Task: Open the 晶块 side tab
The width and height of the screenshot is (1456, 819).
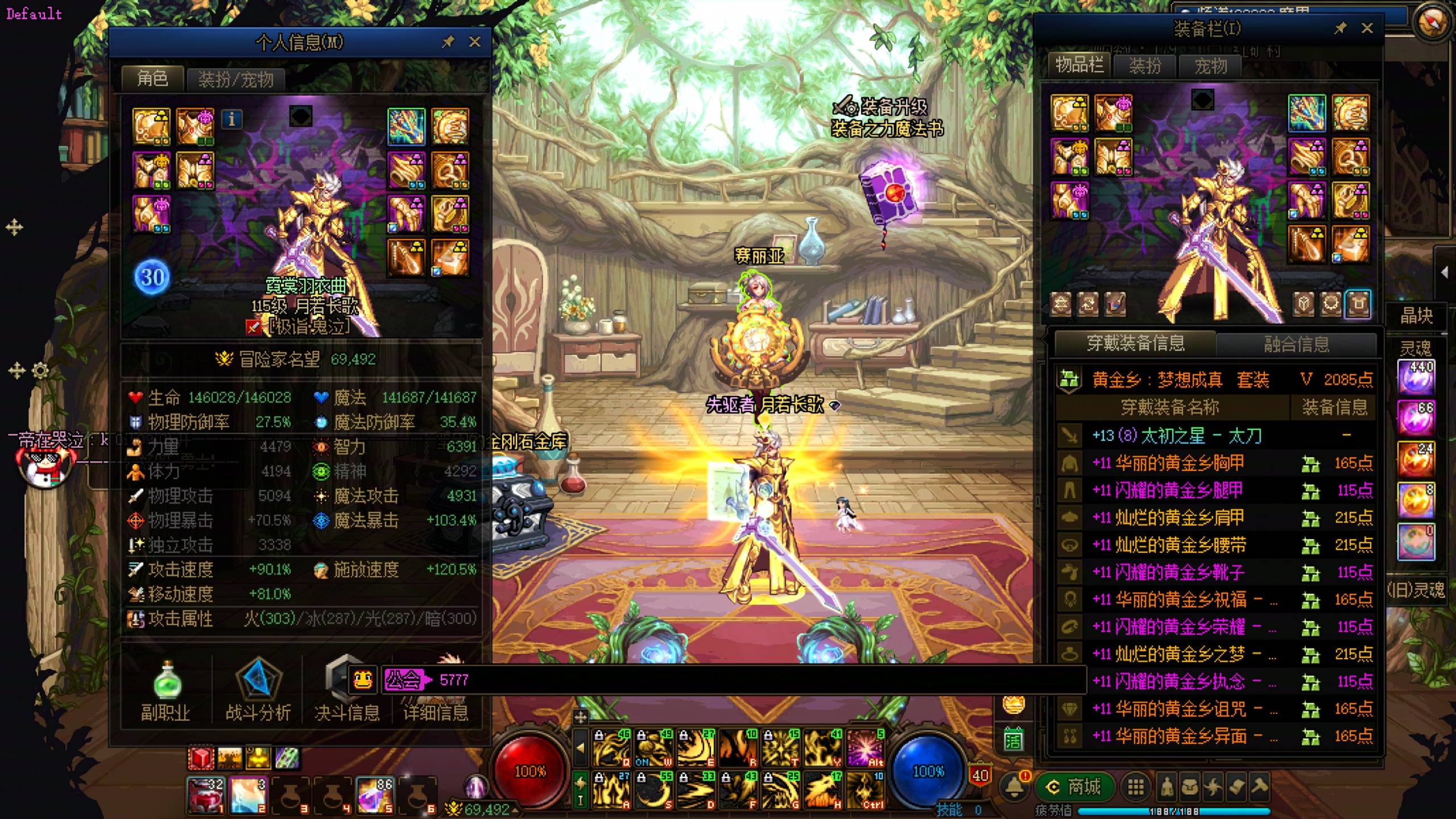Action: pyautogui.click(x=1416, y=316)
